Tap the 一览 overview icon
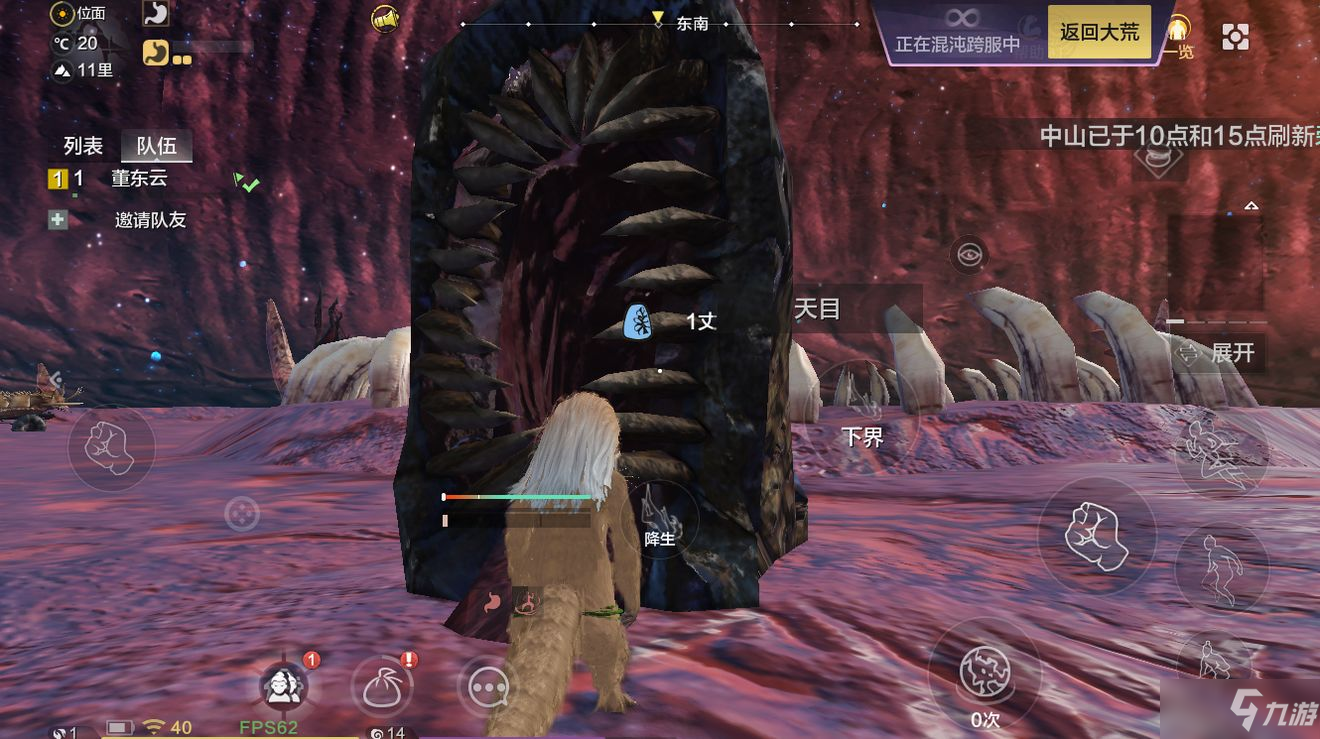Screen dimensions: 1320x739 coord(1180,37)
